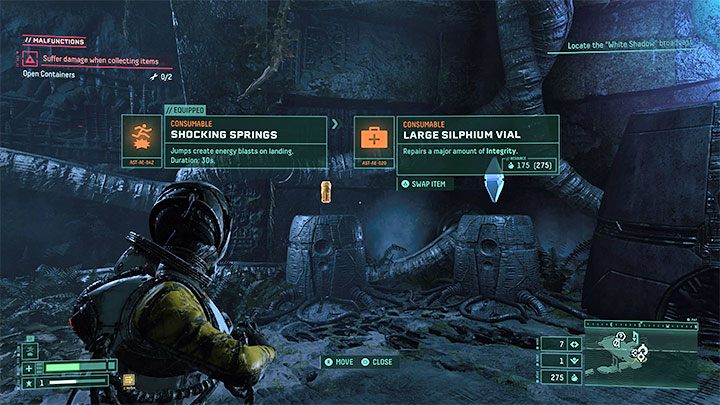Click the Large Silphium Vial medkit icon
The width and height of the screenshot is (720, 405).
pyautogui.click(x=375, y=136)
